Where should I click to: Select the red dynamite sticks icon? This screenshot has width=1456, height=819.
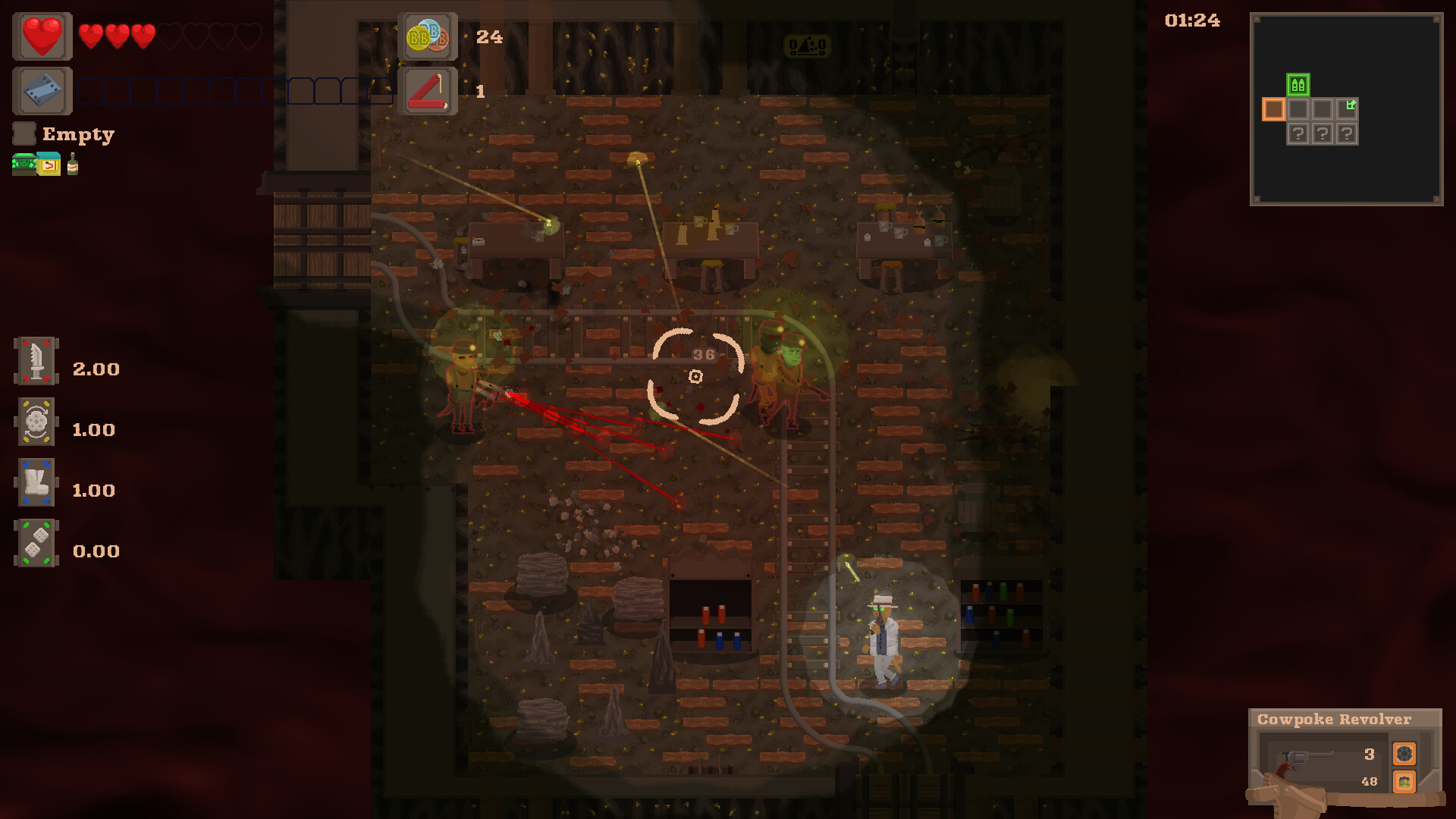428,91
